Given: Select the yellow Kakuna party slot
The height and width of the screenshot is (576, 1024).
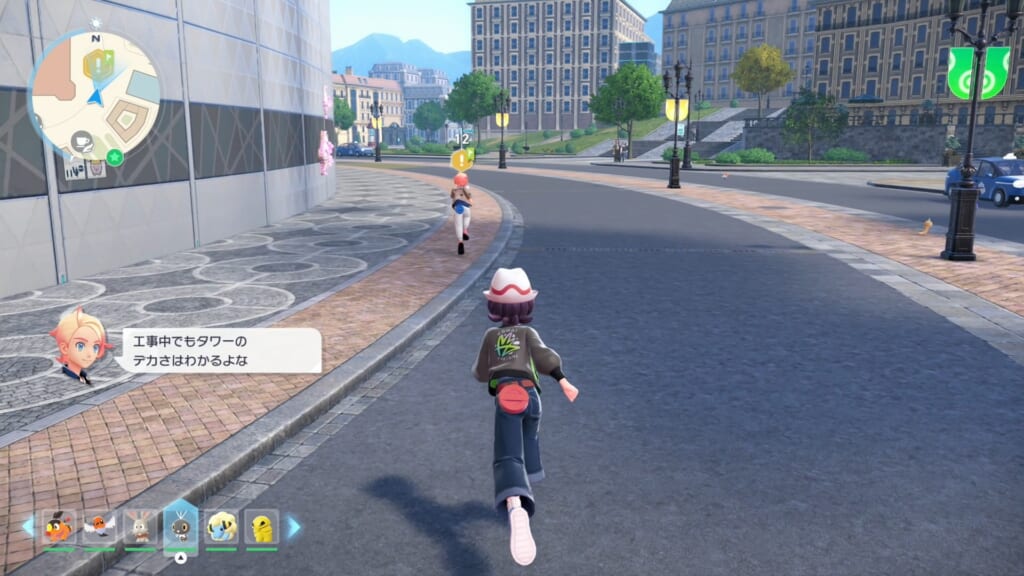Looking at the screenshot, I should 262,527.
